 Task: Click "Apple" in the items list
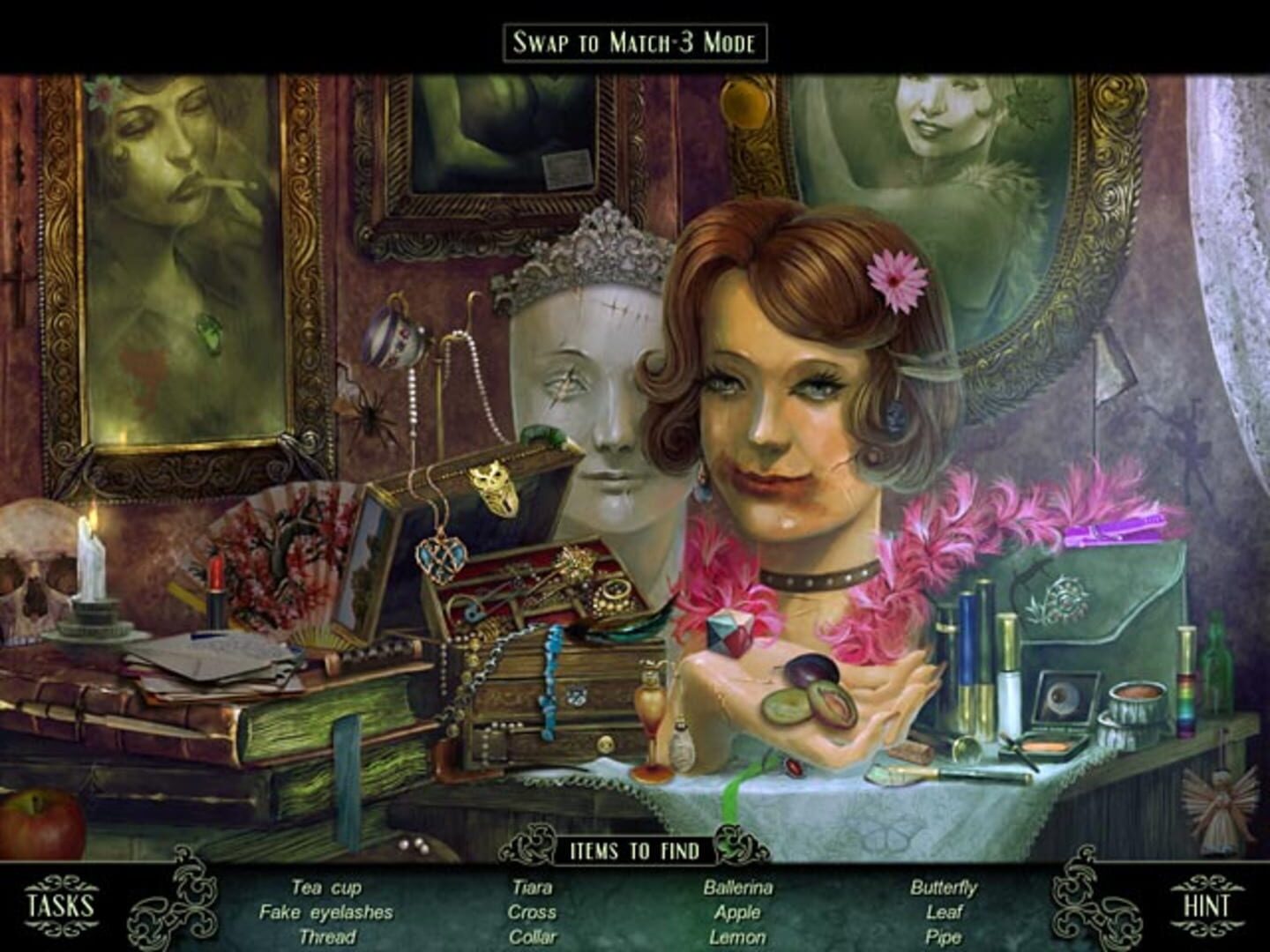pos(736,914)
